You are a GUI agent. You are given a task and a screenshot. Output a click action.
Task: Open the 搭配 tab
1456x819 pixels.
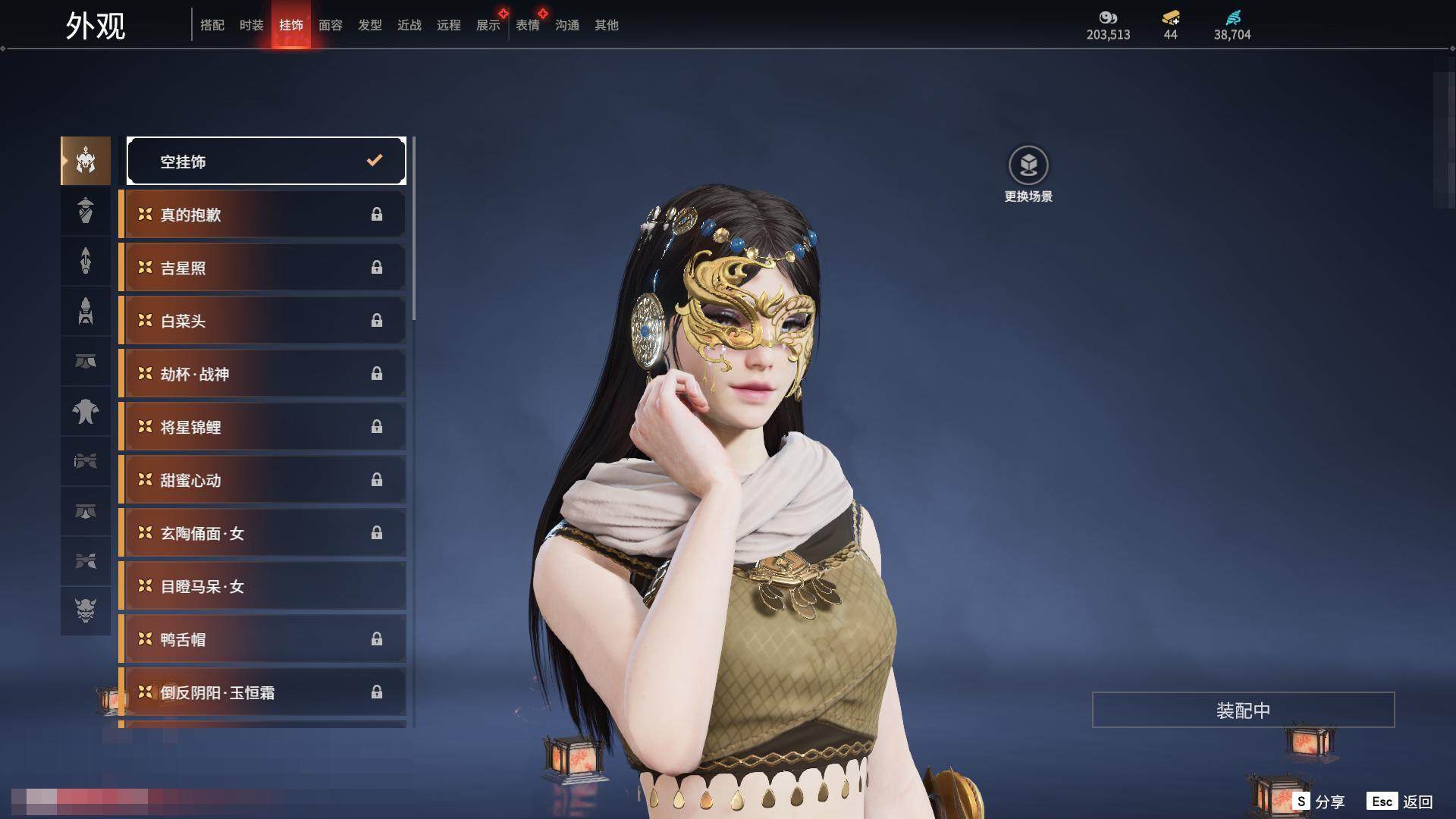(212, 25)
